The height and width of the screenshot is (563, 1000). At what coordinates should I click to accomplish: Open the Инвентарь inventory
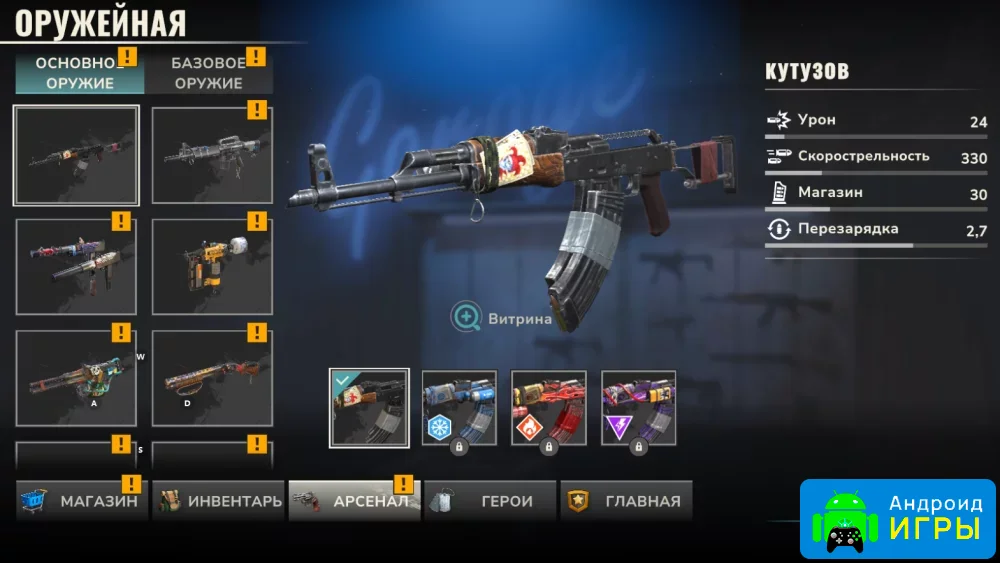pyautogui.click(x=219, y=501)
